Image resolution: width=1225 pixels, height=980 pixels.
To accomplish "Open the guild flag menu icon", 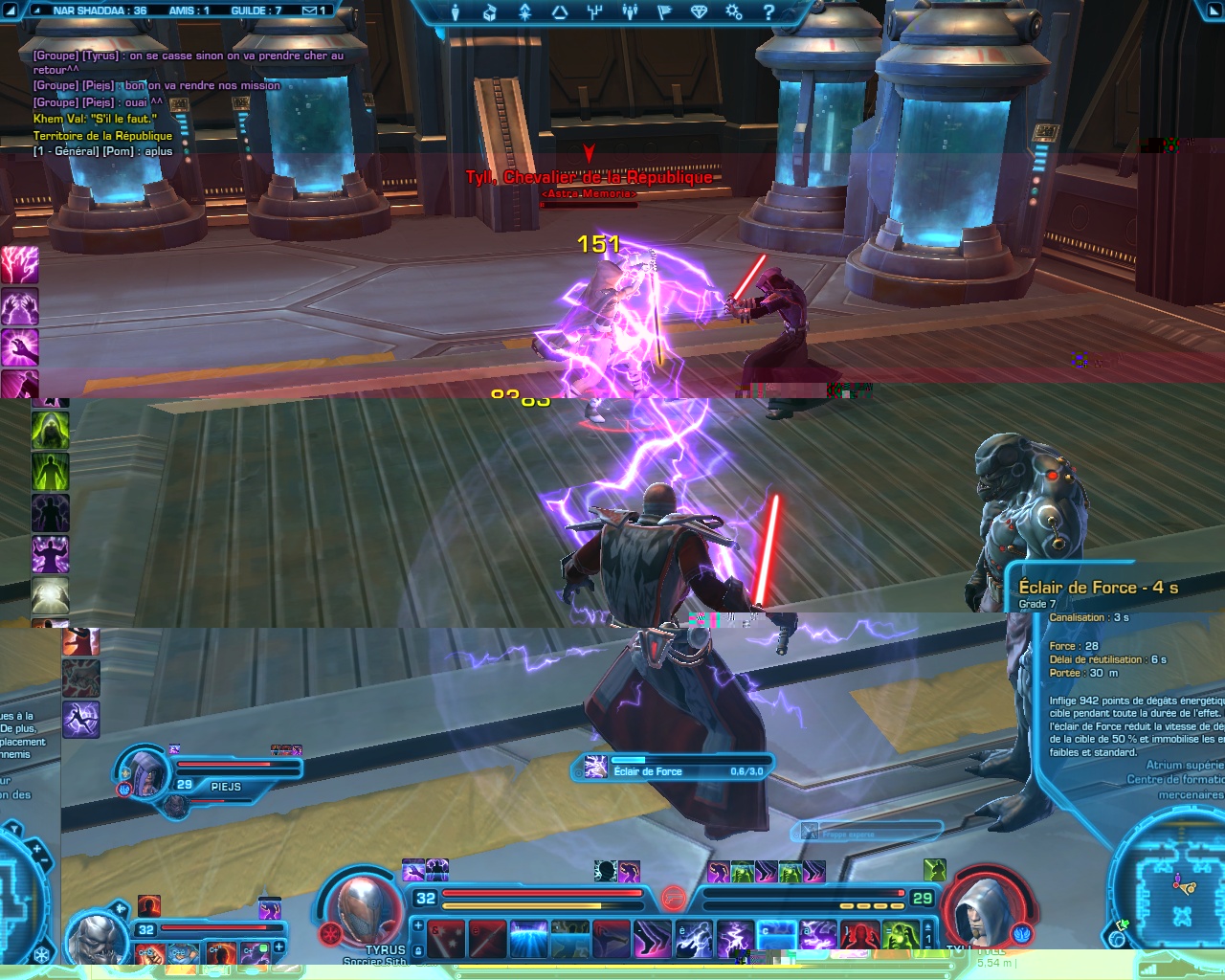I will point(664,12).
